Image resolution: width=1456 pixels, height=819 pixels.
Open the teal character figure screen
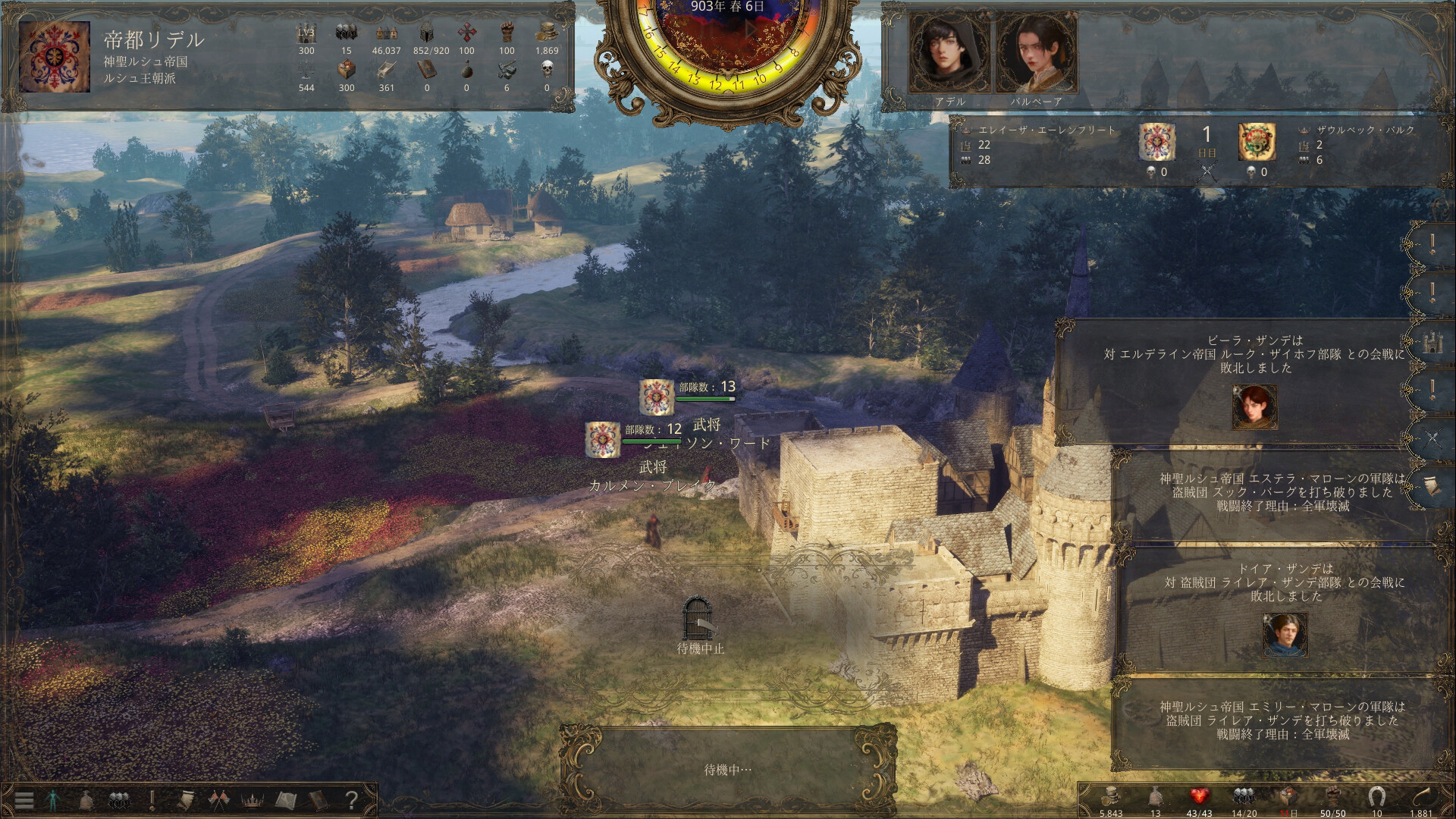point(52,800)
